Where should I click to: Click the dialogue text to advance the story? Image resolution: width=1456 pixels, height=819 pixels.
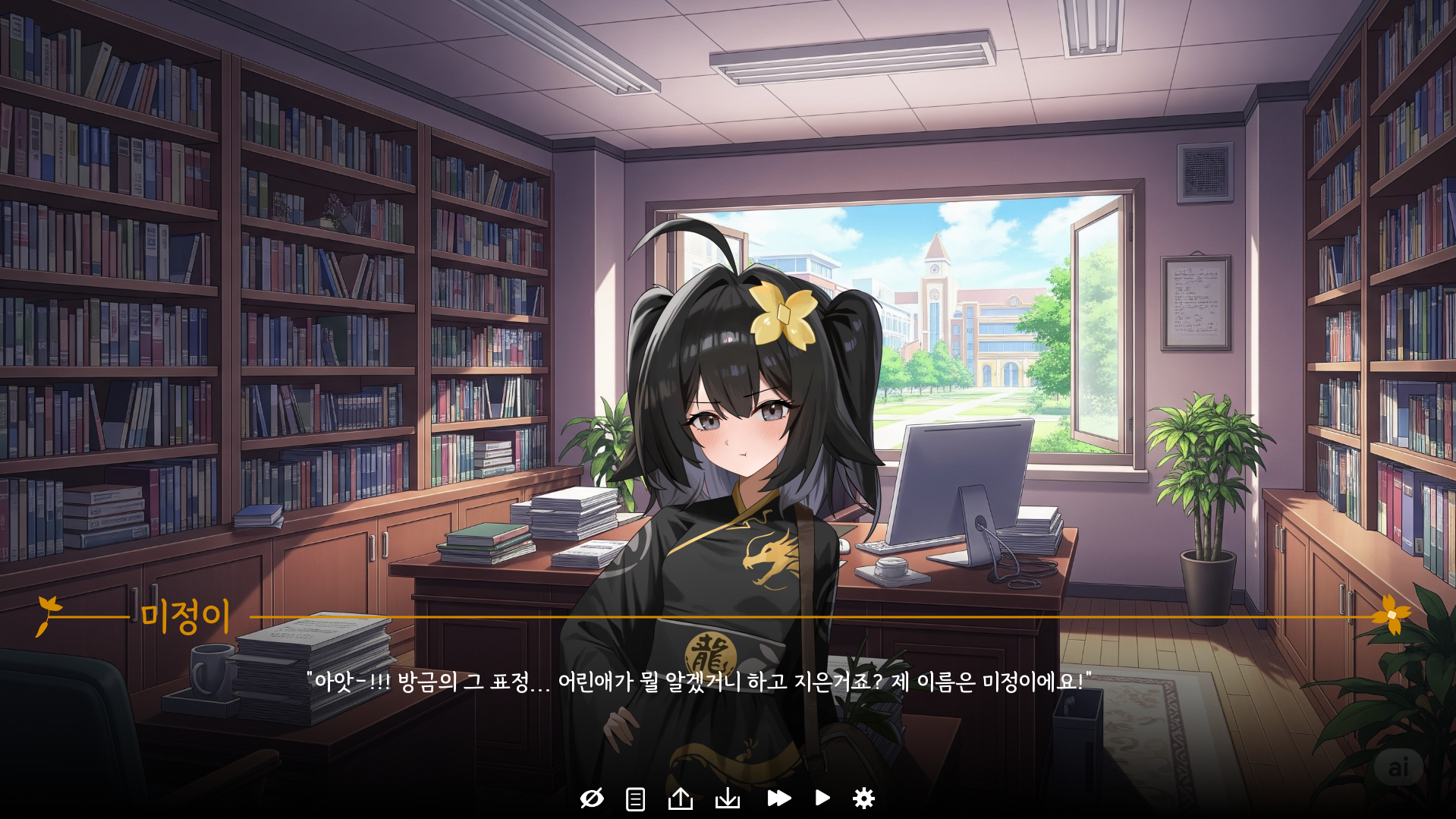pos(698,682)
